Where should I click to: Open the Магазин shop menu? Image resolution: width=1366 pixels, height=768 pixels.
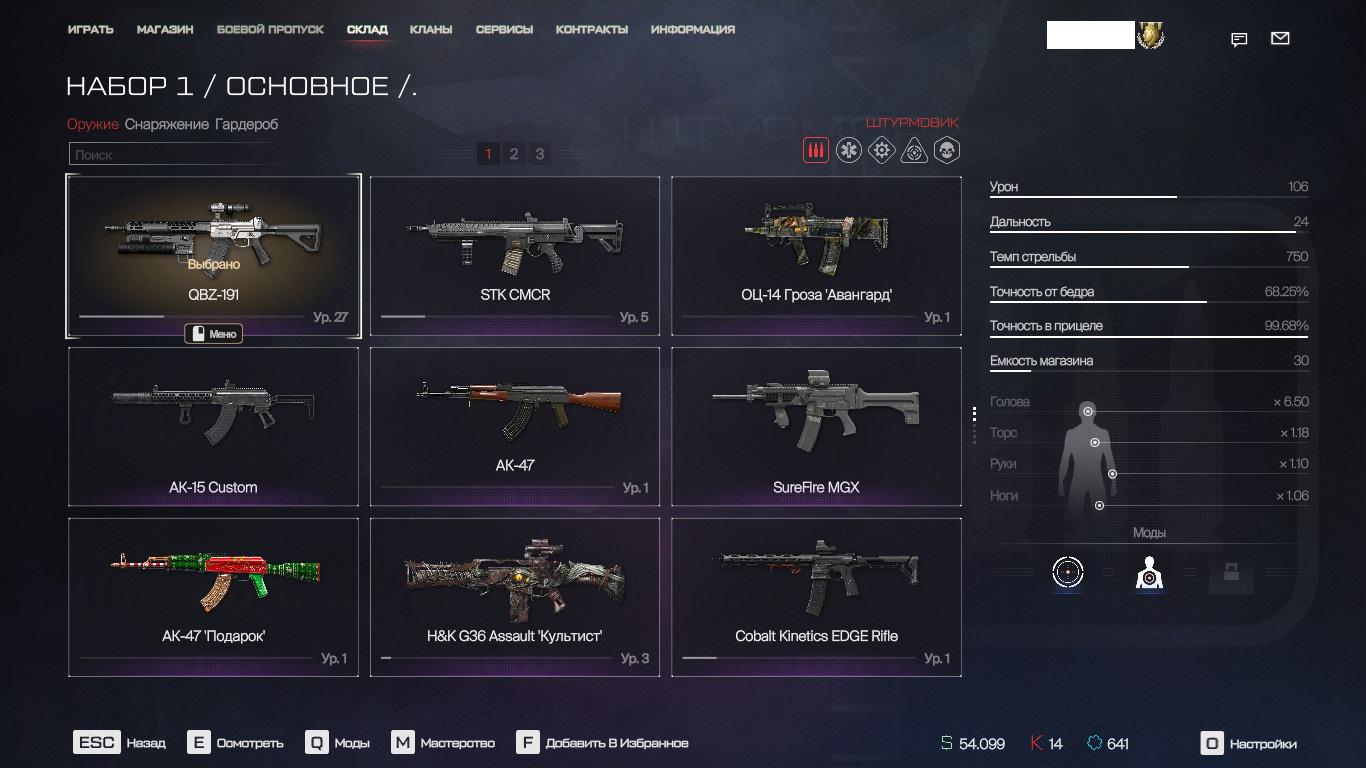pyautogui.click(x=165, y=30)
